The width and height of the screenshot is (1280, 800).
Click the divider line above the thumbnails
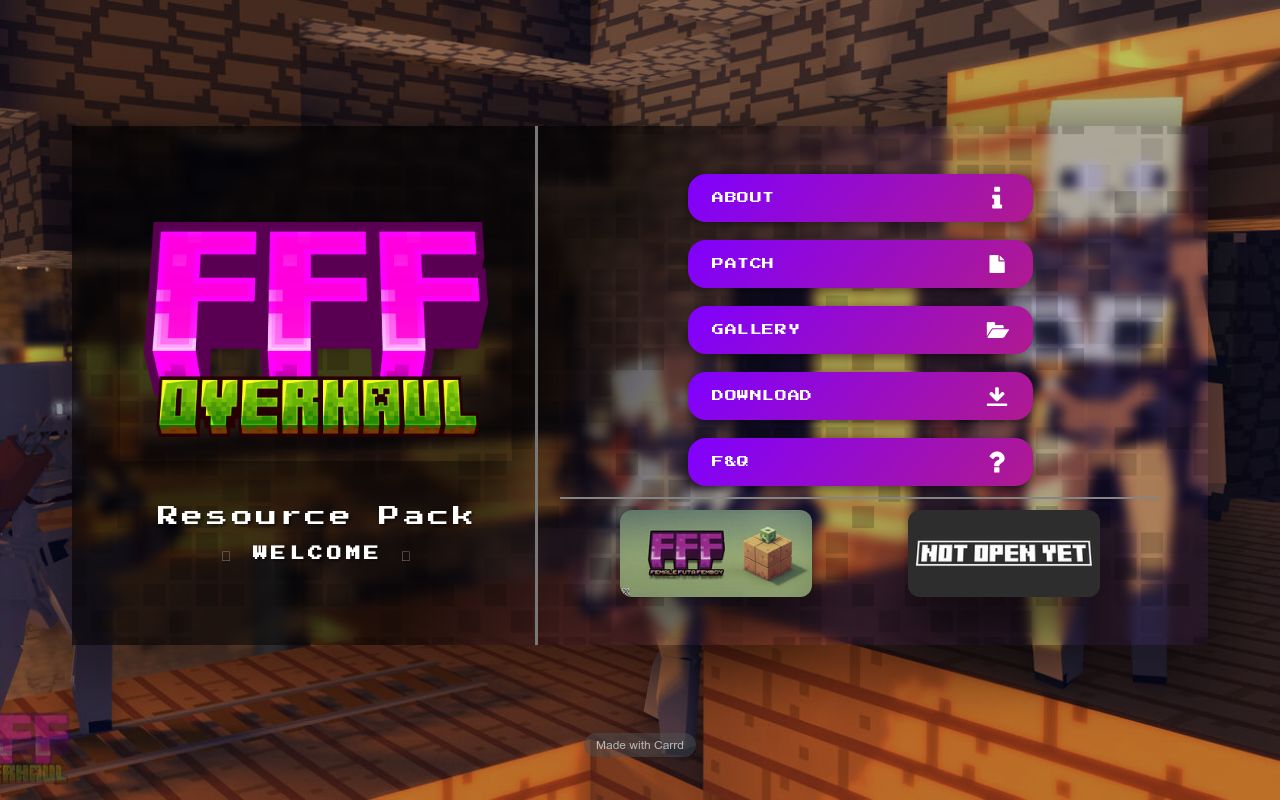(860, 498)
